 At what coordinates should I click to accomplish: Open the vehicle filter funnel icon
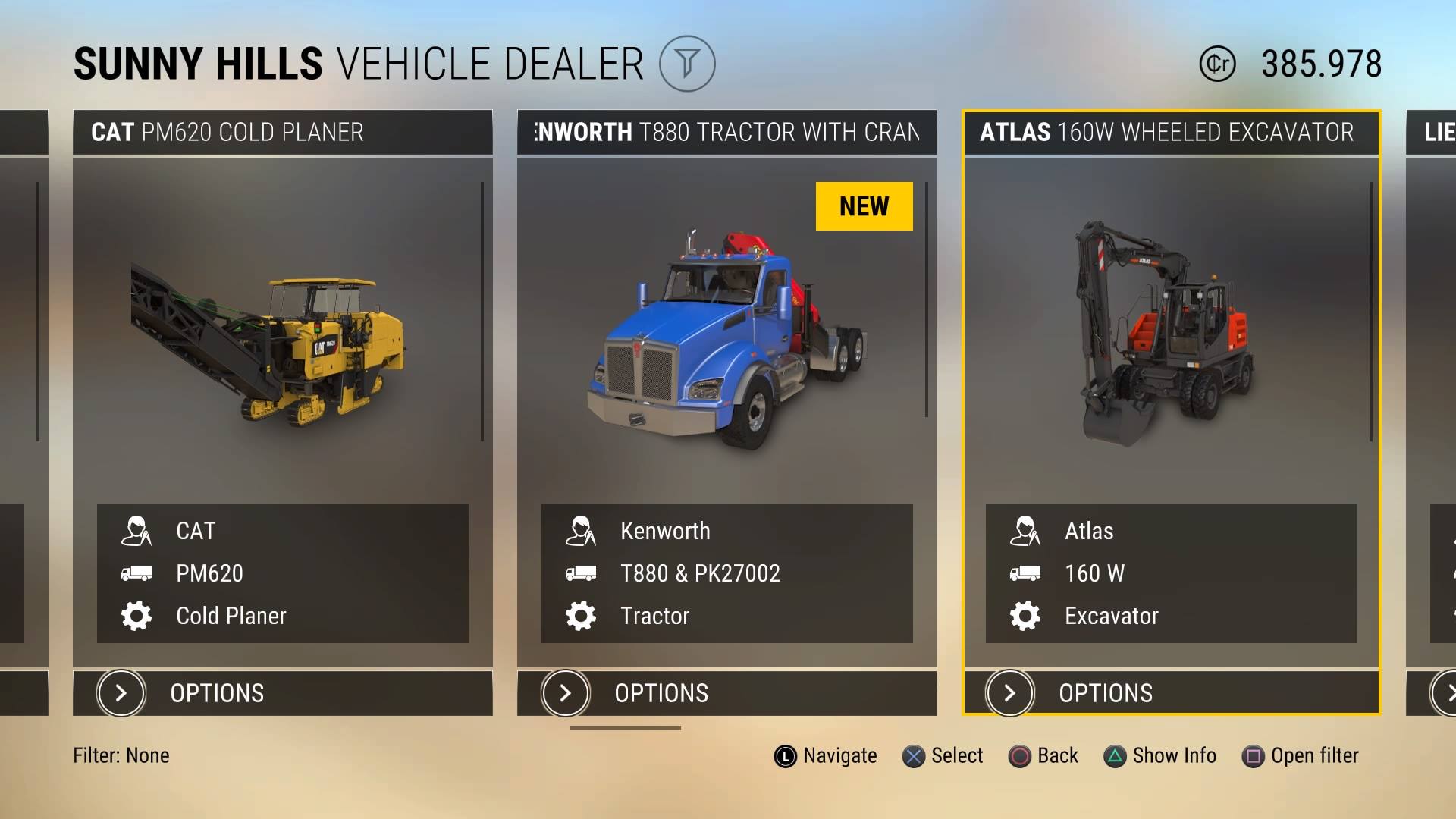(686, 64)
